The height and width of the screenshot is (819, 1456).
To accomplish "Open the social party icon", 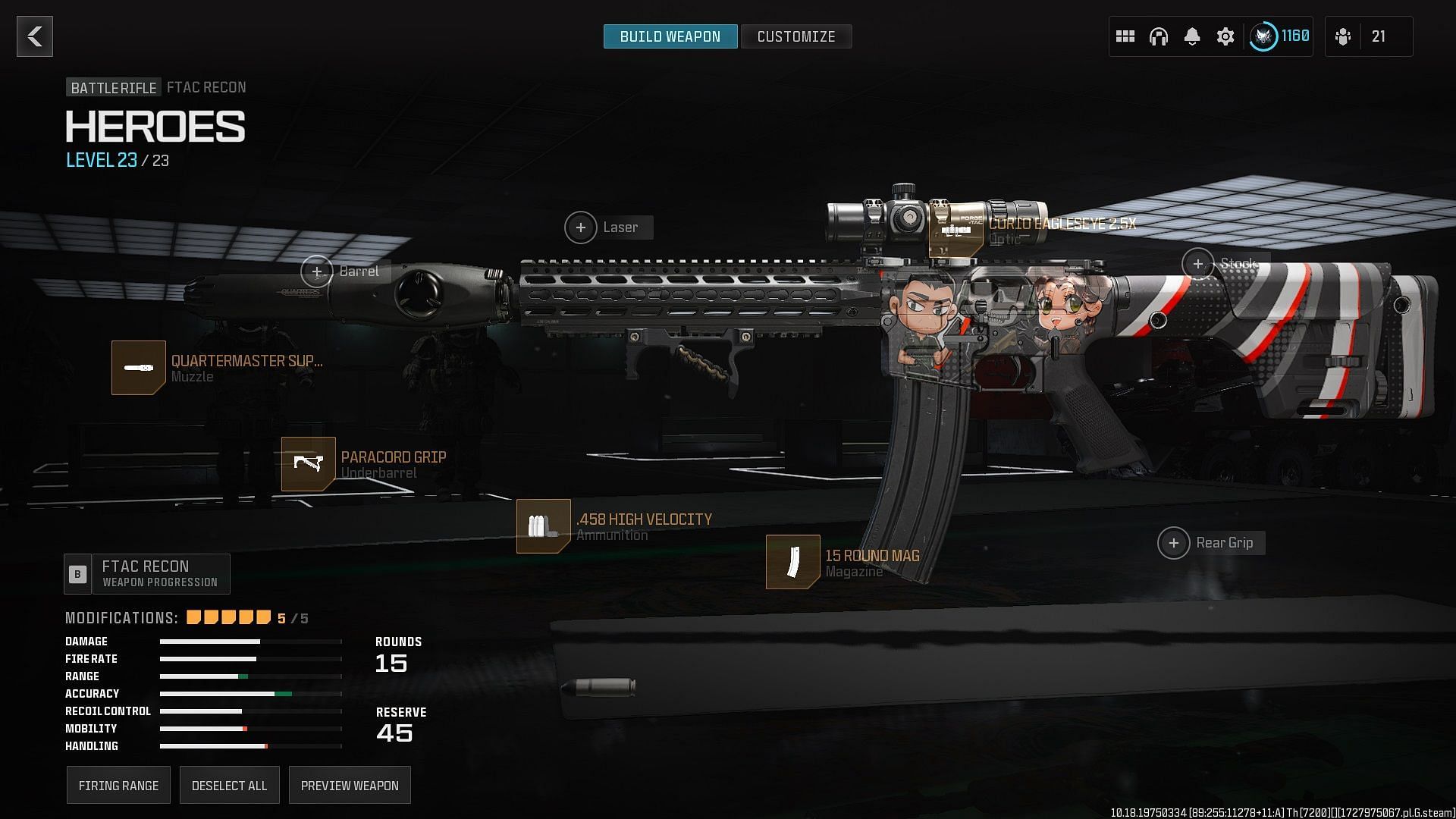I will pos(1344,36).
